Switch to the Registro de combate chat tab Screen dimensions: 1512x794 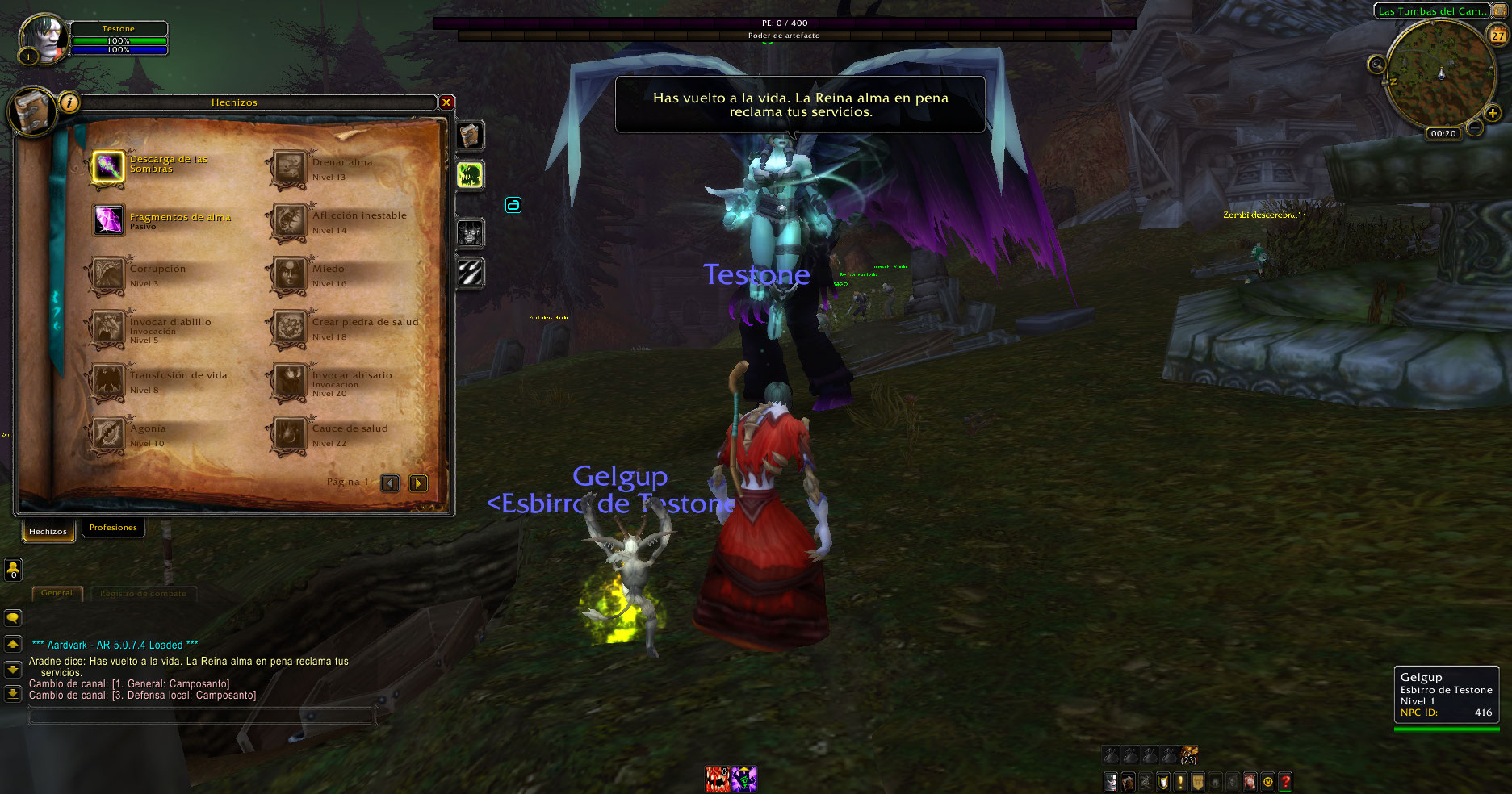[x=143, y=594]
